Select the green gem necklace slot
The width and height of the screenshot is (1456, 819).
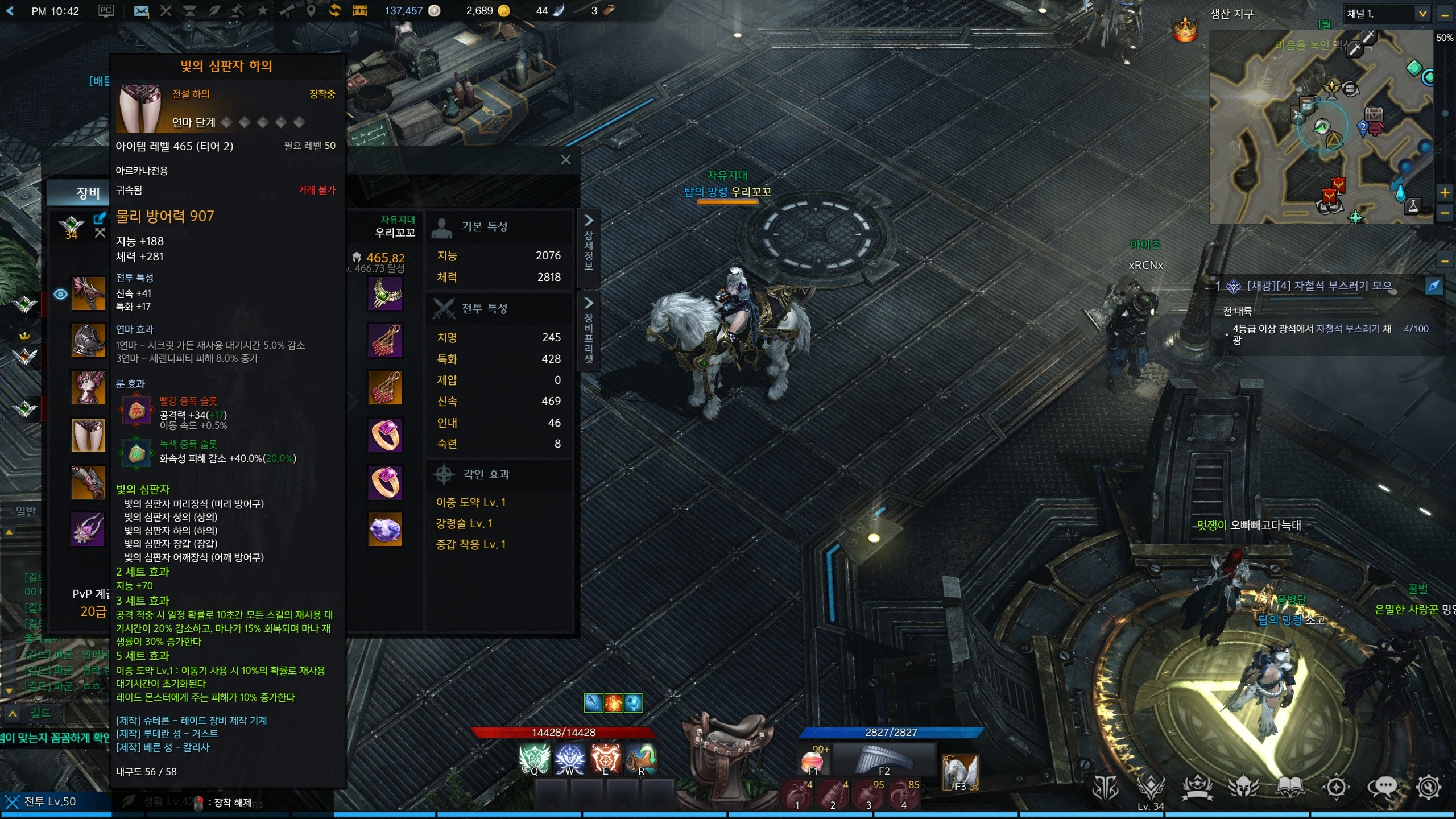point(386,293)
